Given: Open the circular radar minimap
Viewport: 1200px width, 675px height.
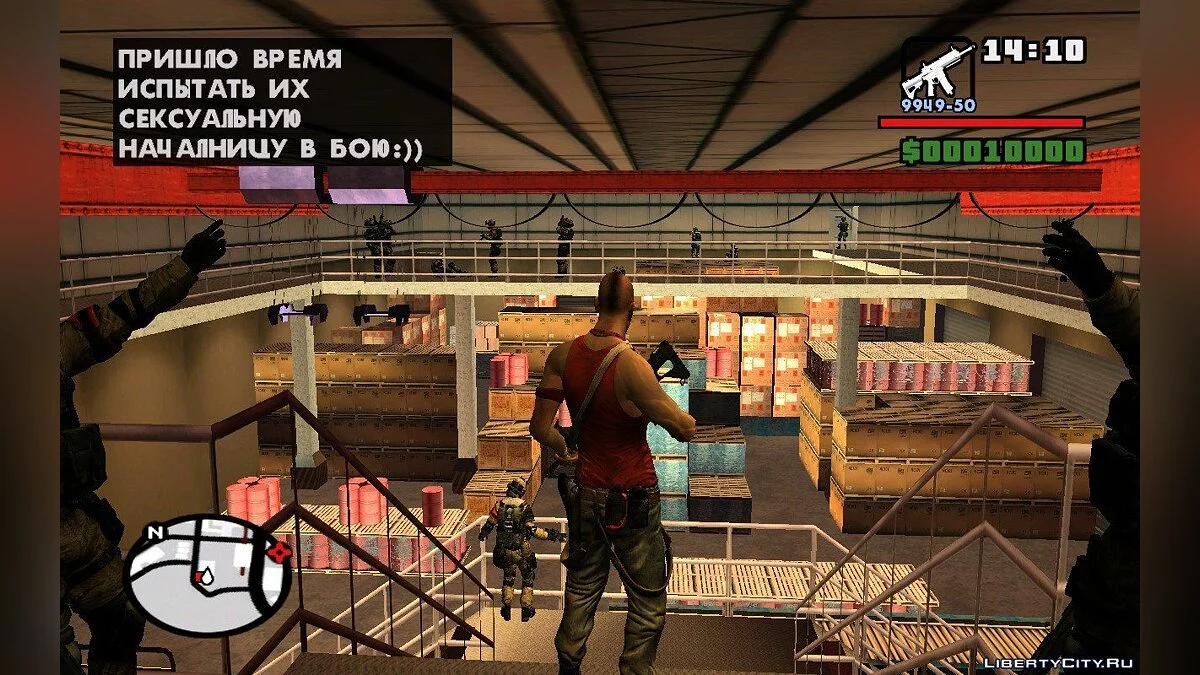Looking at the screenshot, I should [207, 575].
